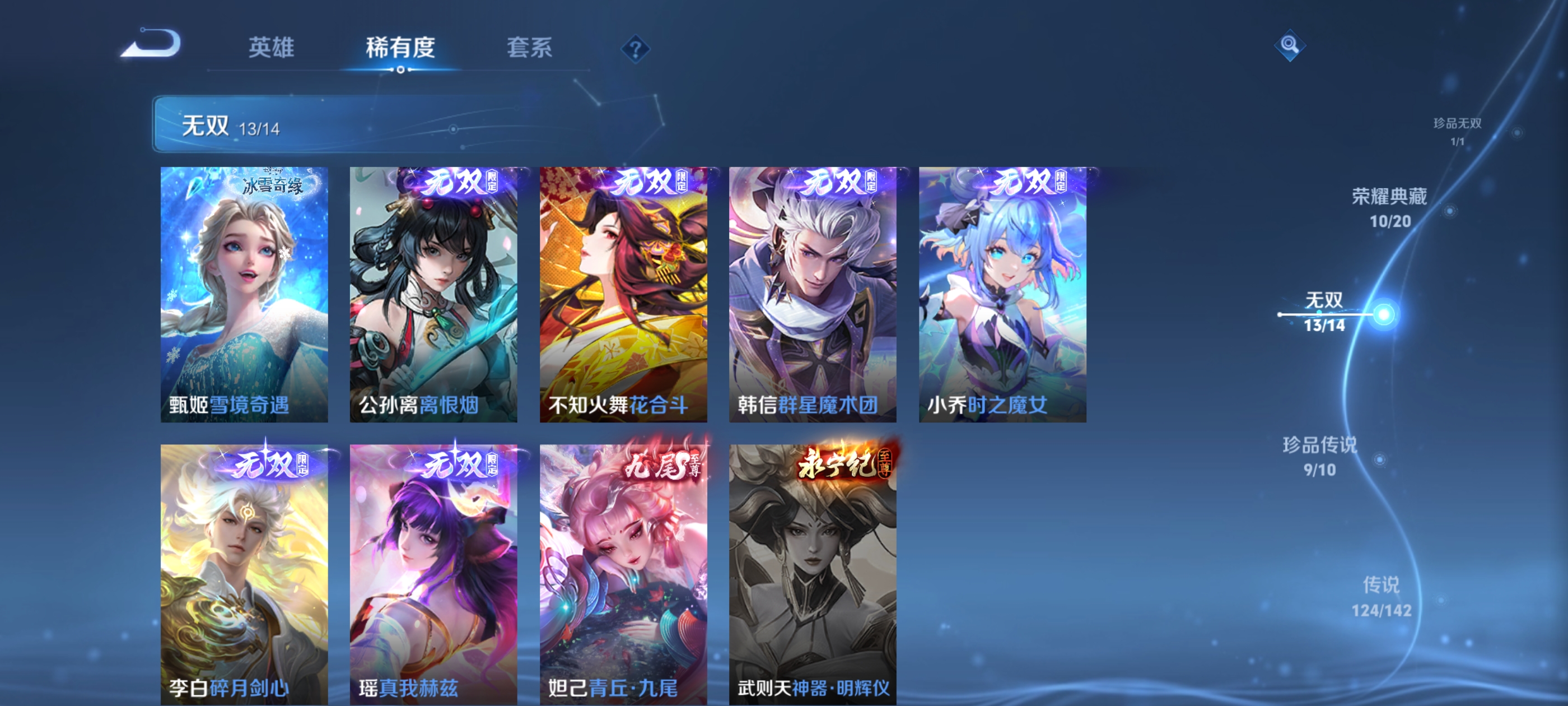Open the 甄姬雪境奇遇 skin thumbnail
This screenshot has width=1568, height=706.
[245, 292]
